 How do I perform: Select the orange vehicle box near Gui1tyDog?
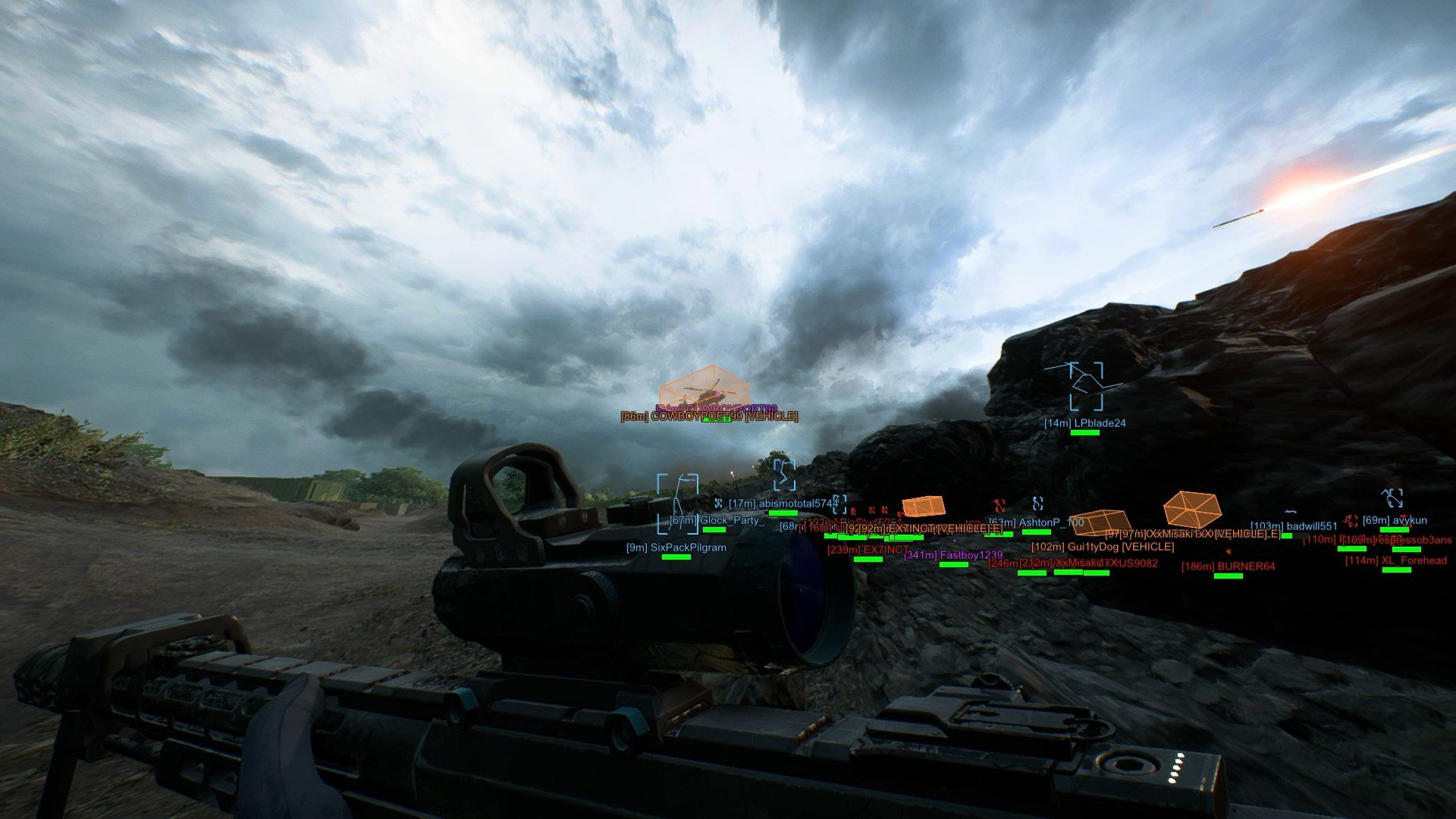click(1101, 525)
